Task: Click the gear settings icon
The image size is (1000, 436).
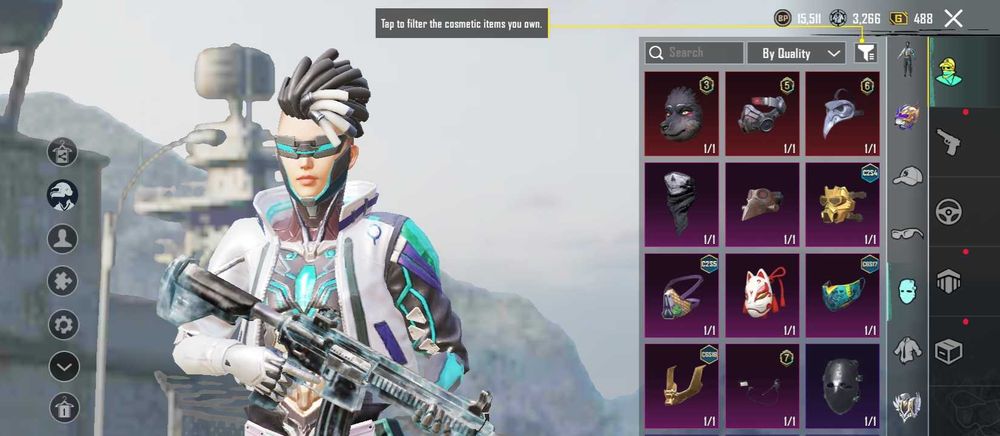Action: click(64, 324)
